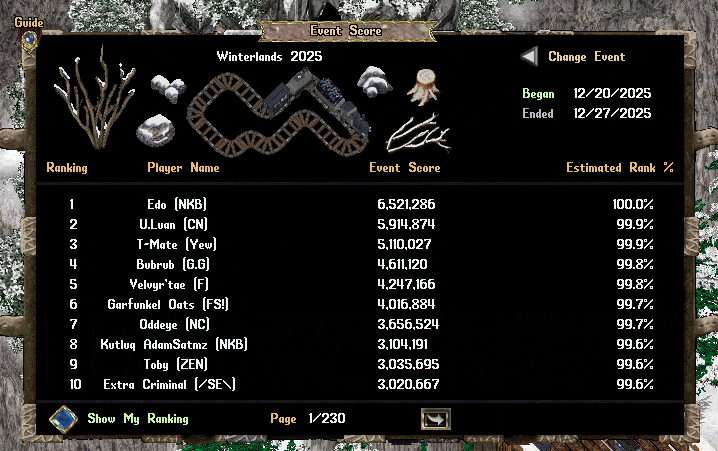Select Extra Criminal rank 10 row
Image resolution: width=718 pixels, height=451 pixels.
(177, 384)
